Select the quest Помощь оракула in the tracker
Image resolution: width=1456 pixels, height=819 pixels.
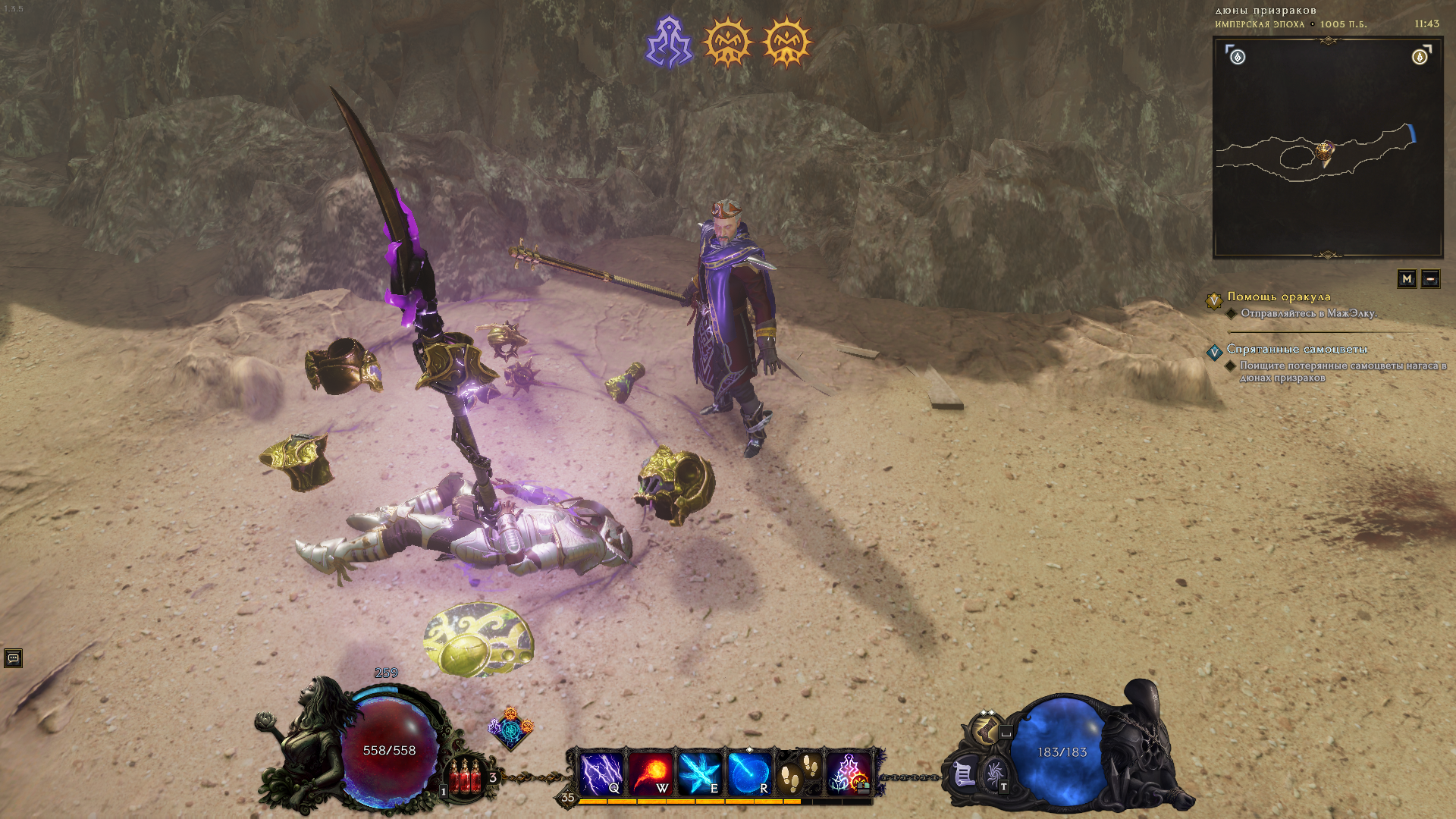point(1279,297)
